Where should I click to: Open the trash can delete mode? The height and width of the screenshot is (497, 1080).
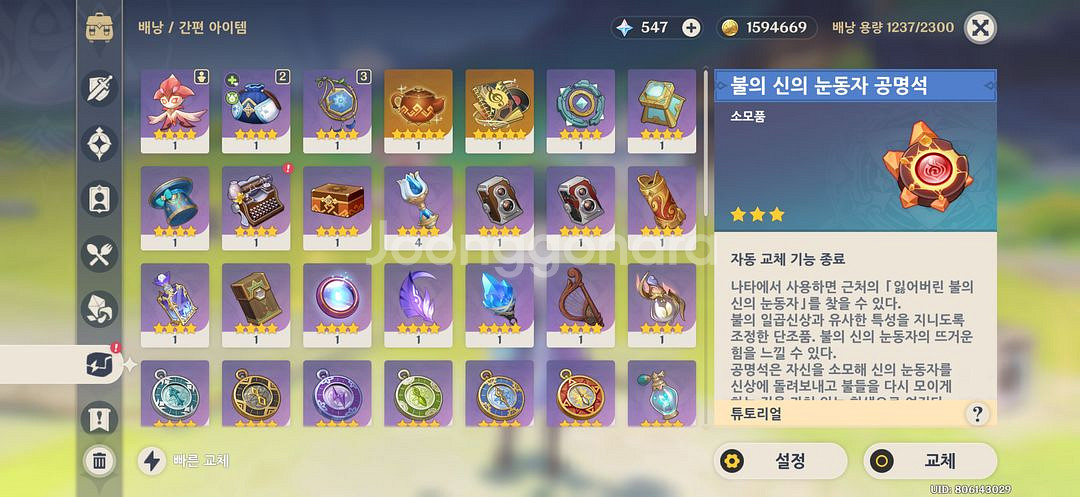tap(100, 461)
